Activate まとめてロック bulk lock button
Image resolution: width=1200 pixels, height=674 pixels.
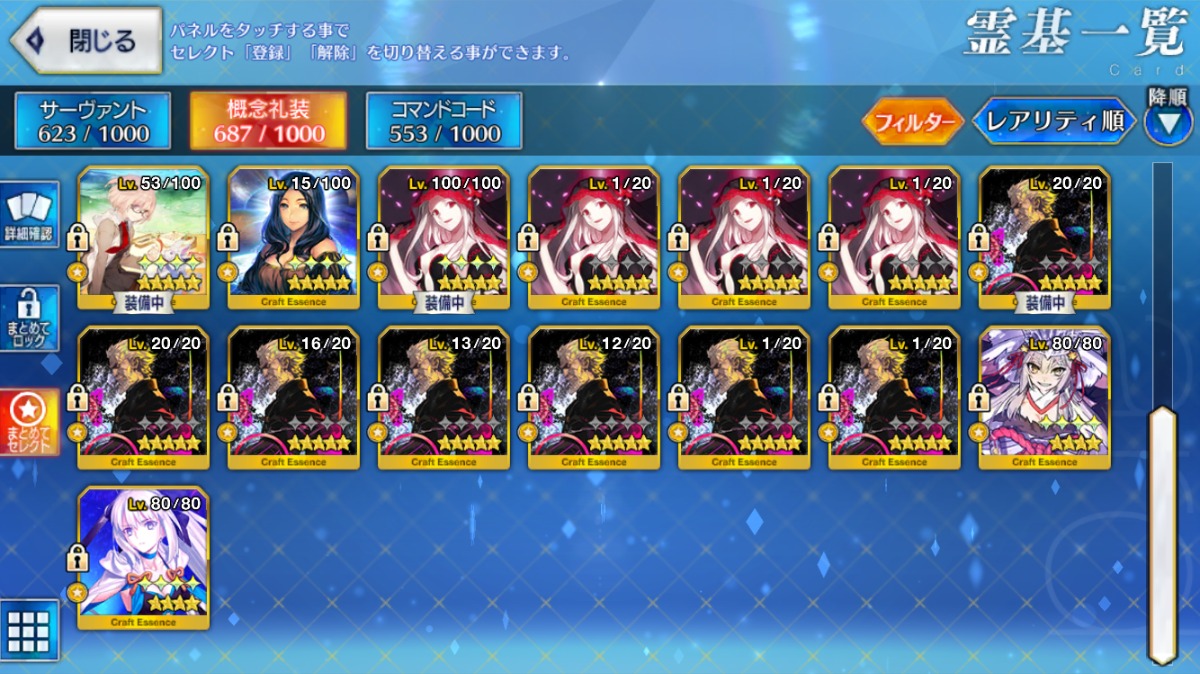point(31,318)
